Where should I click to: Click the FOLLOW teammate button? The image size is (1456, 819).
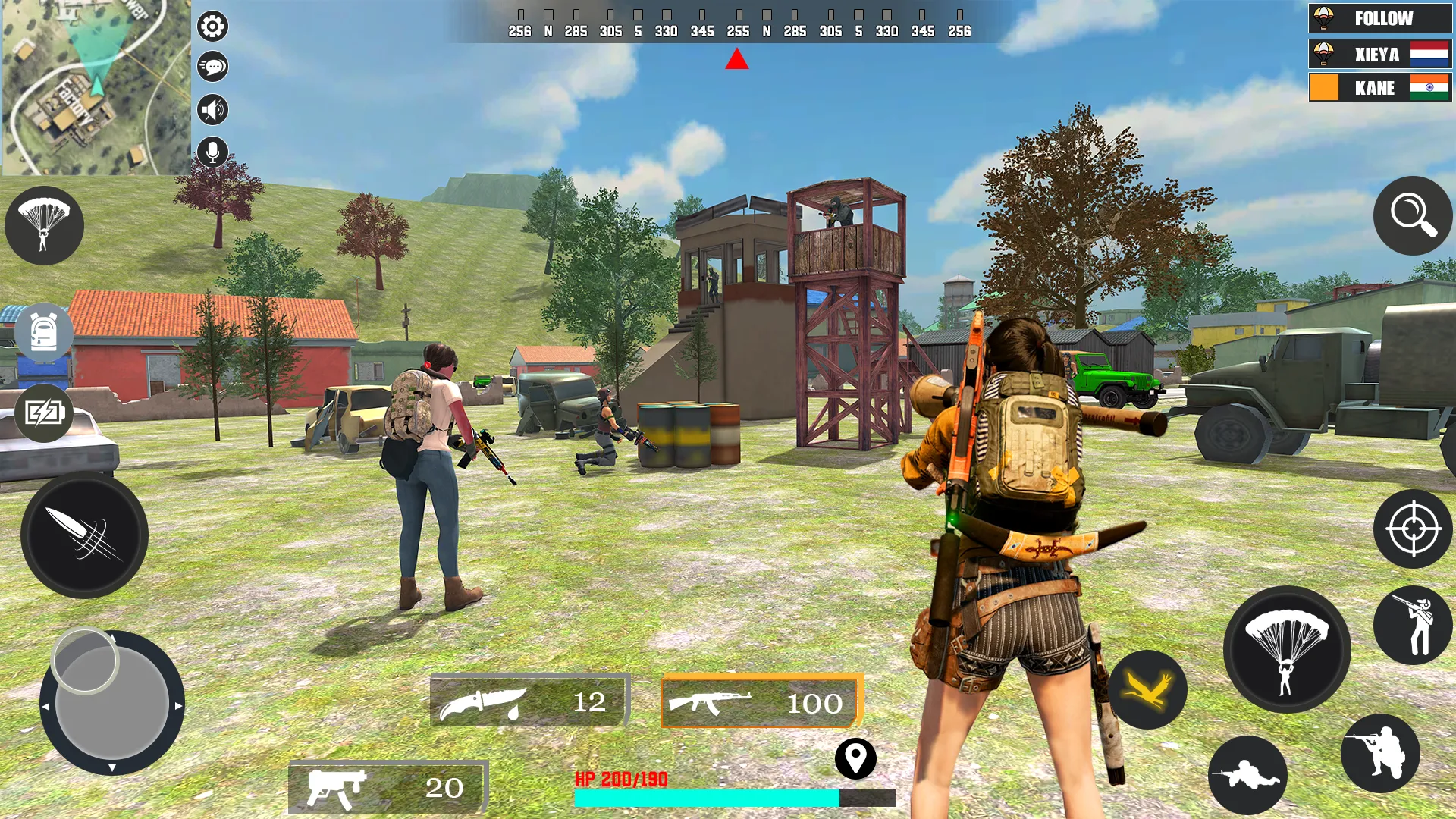1380,18
